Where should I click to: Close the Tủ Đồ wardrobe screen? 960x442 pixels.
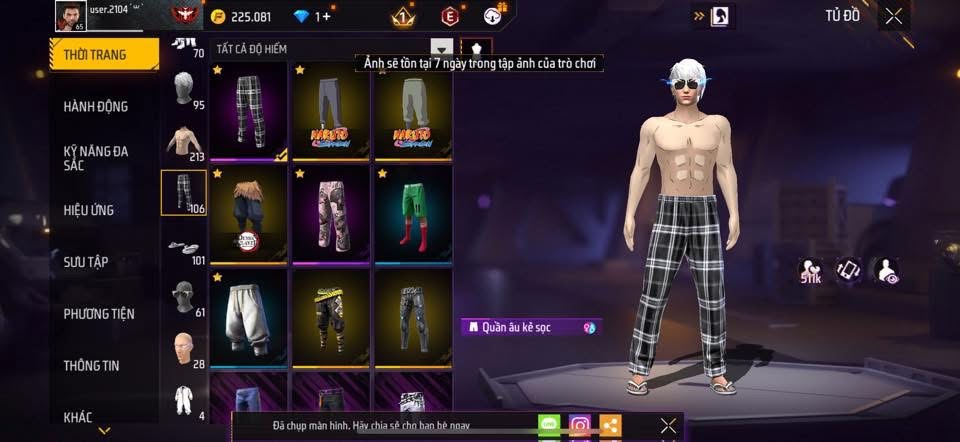point(894,15)
